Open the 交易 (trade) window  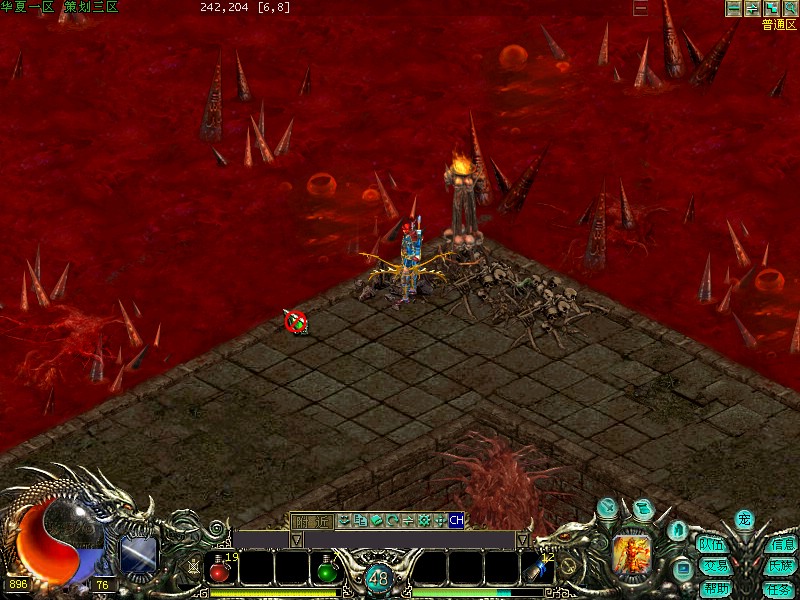pyautogui.click(x=714, y=567)
